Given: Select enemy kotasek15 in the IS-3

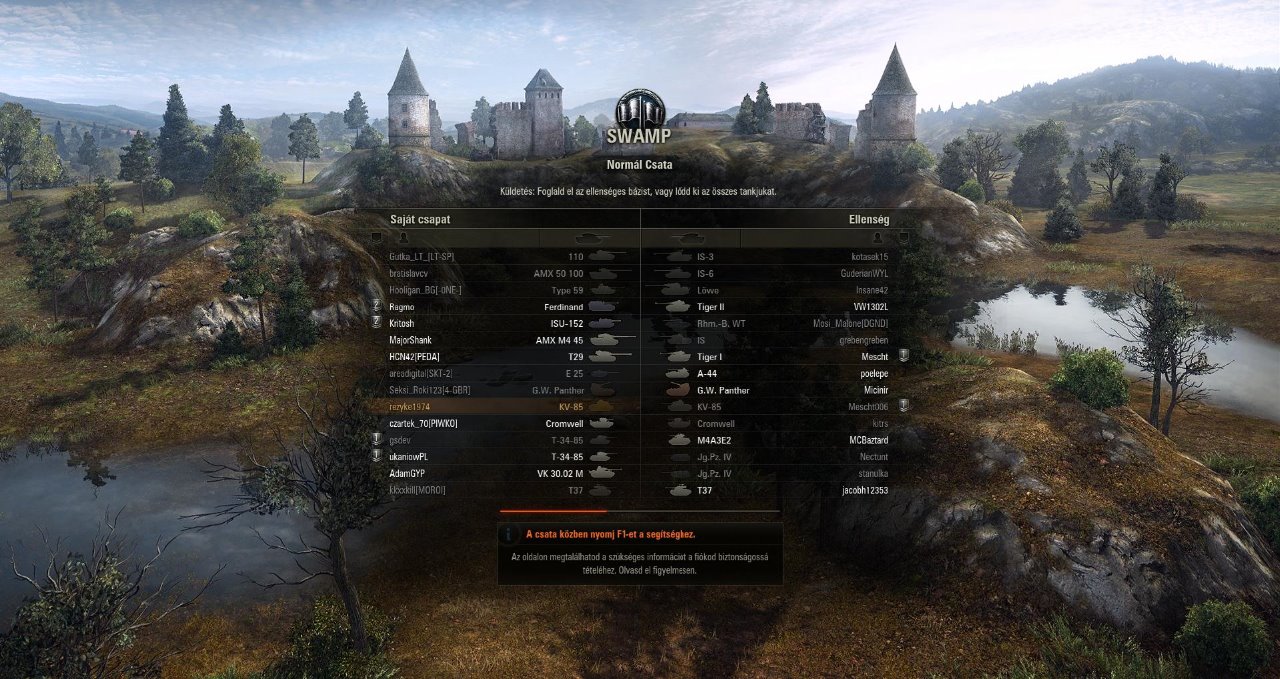Looking at the screenshot, I should [780, 257].
